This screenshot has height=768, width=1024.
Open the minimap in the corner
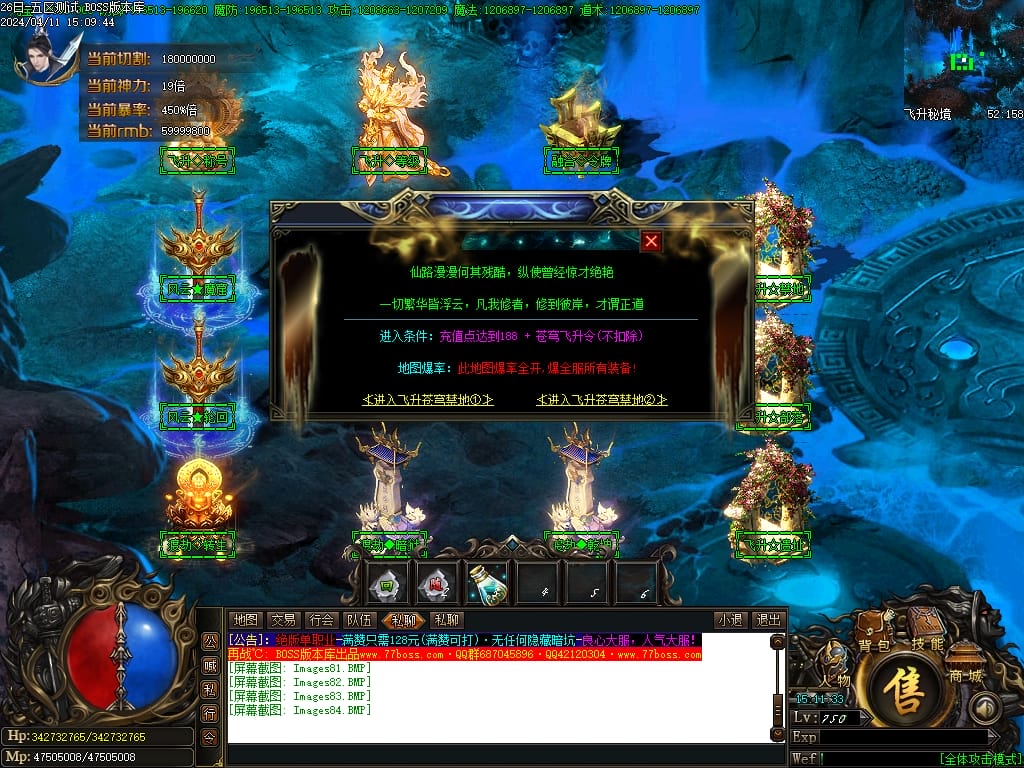point(963,55)
